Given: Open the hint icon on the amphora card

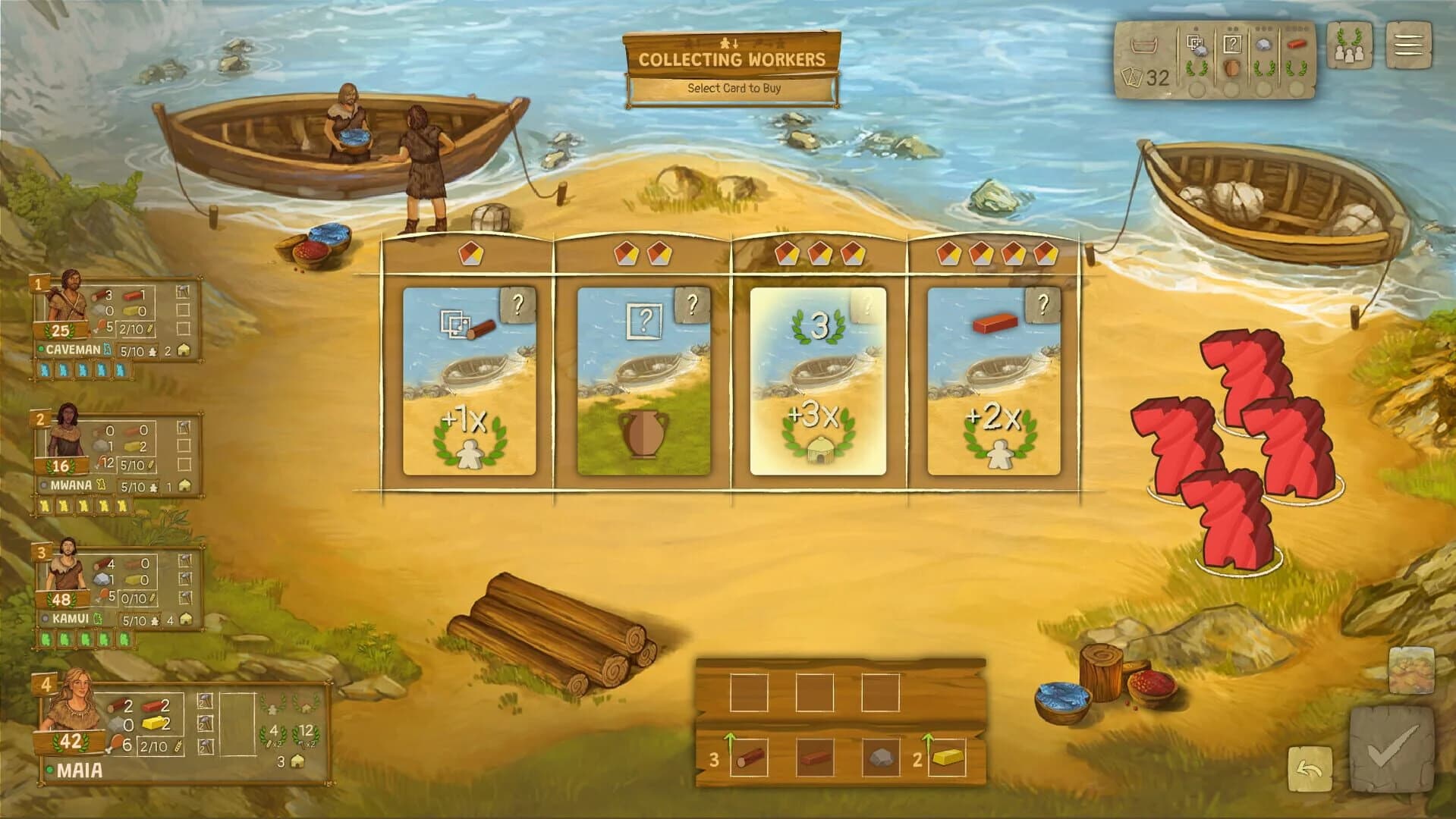Looking at the screenshot, I should point(690,306).
